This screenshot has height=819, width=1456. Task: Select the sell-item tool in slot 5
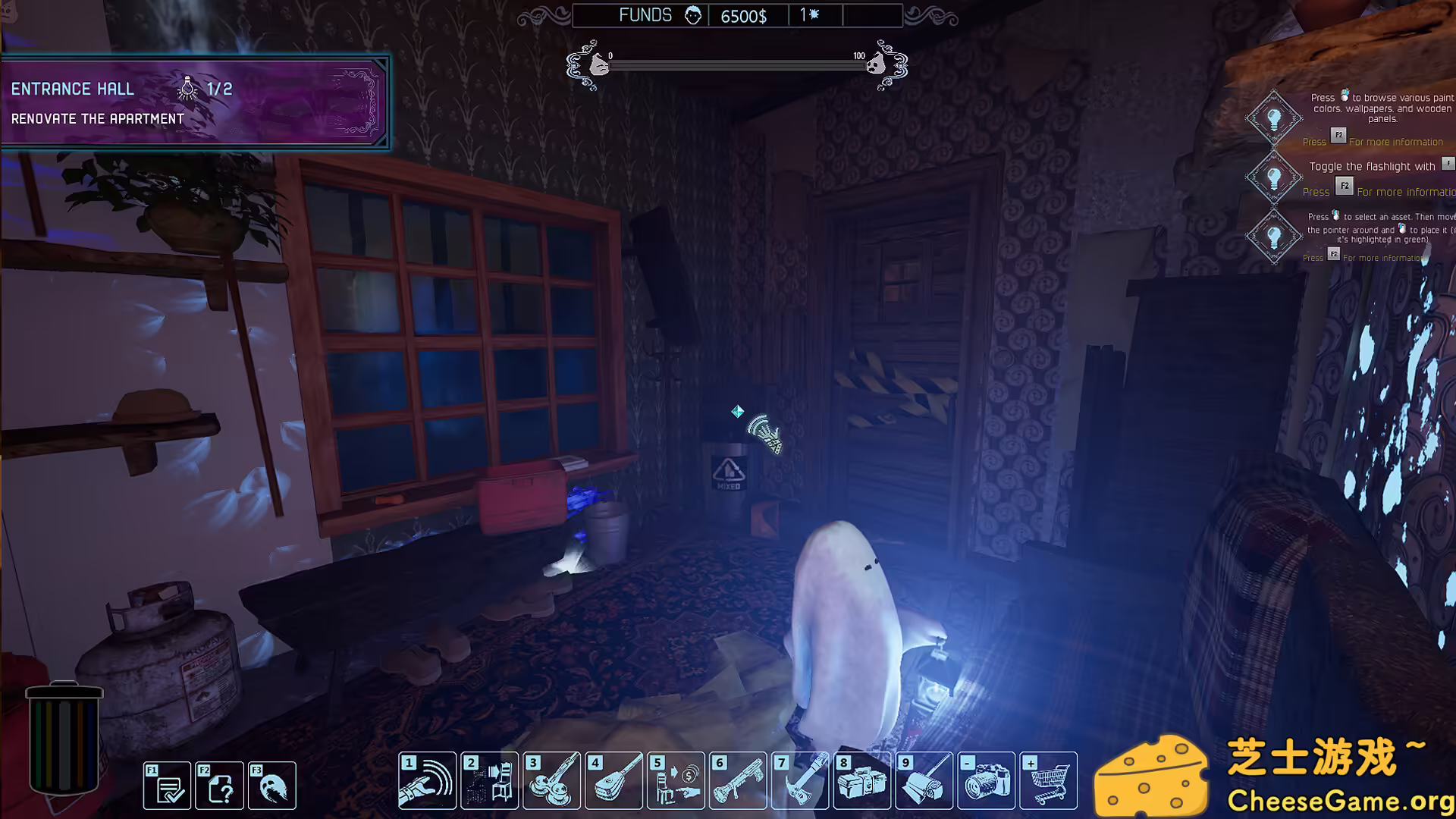click(x=676, y=781)
